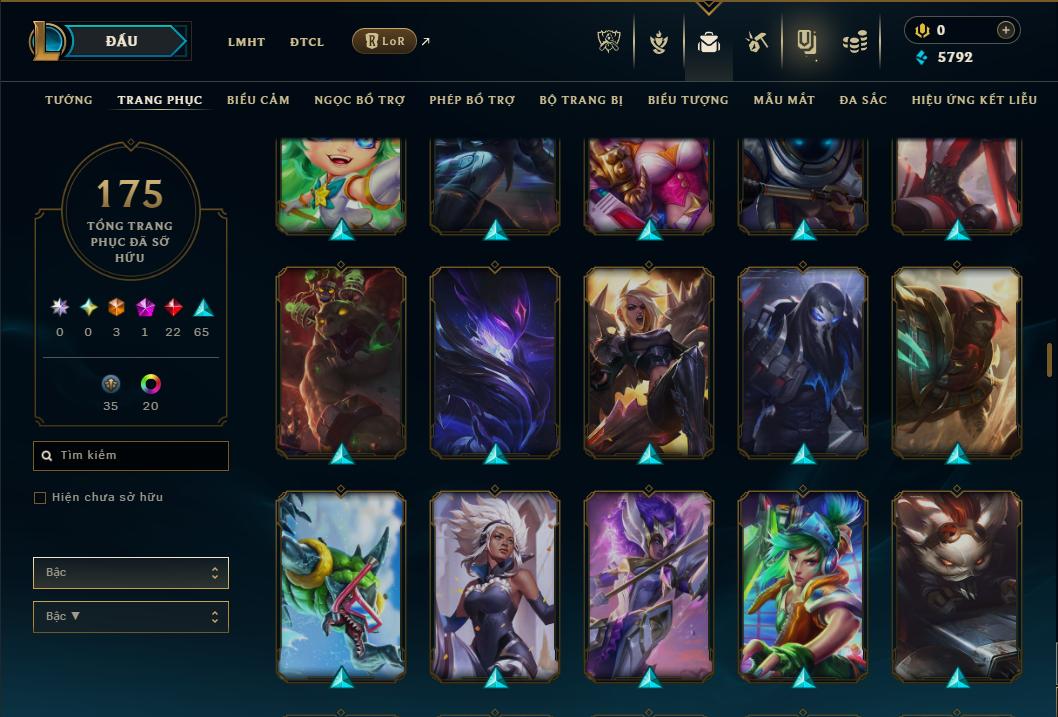Focus the Tìm kiếm search box
Viewport: 1058px width, 717px height.
point(131,456)
